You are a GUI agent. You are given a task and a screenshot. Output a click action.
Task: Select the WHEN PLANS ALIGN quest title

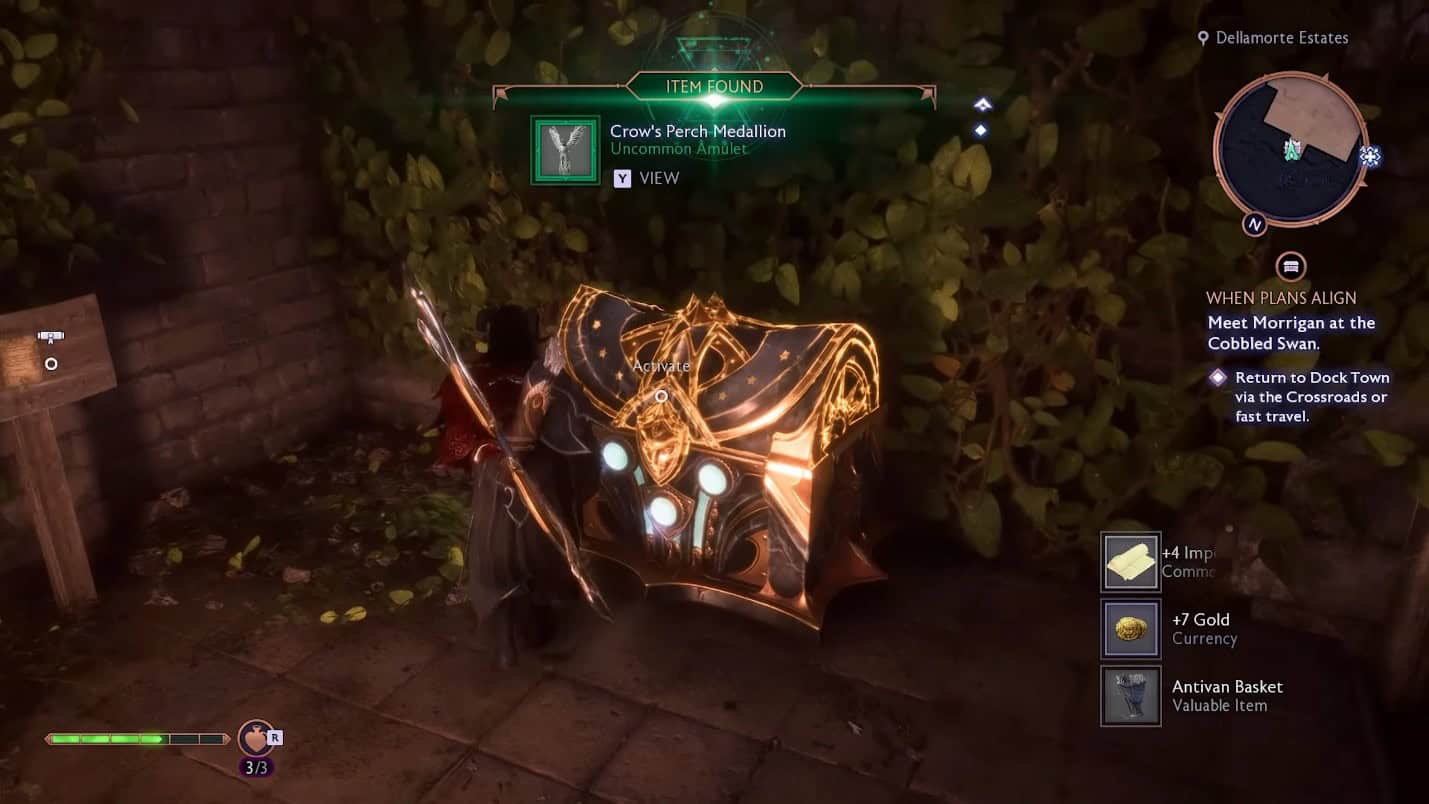pyautogui.click(x=1284, y=298)
